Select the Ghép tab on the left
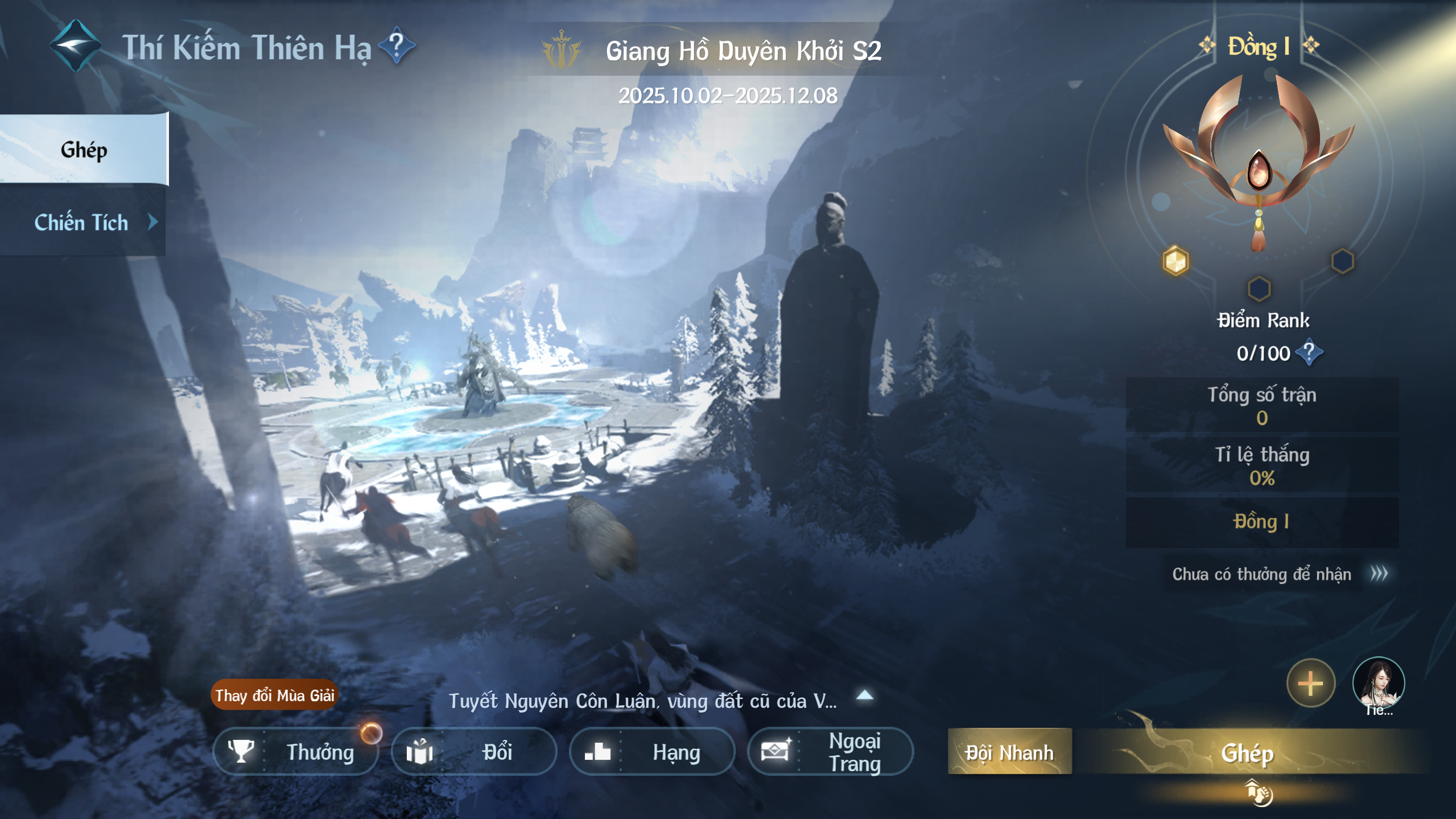 (x=84, y=150)
